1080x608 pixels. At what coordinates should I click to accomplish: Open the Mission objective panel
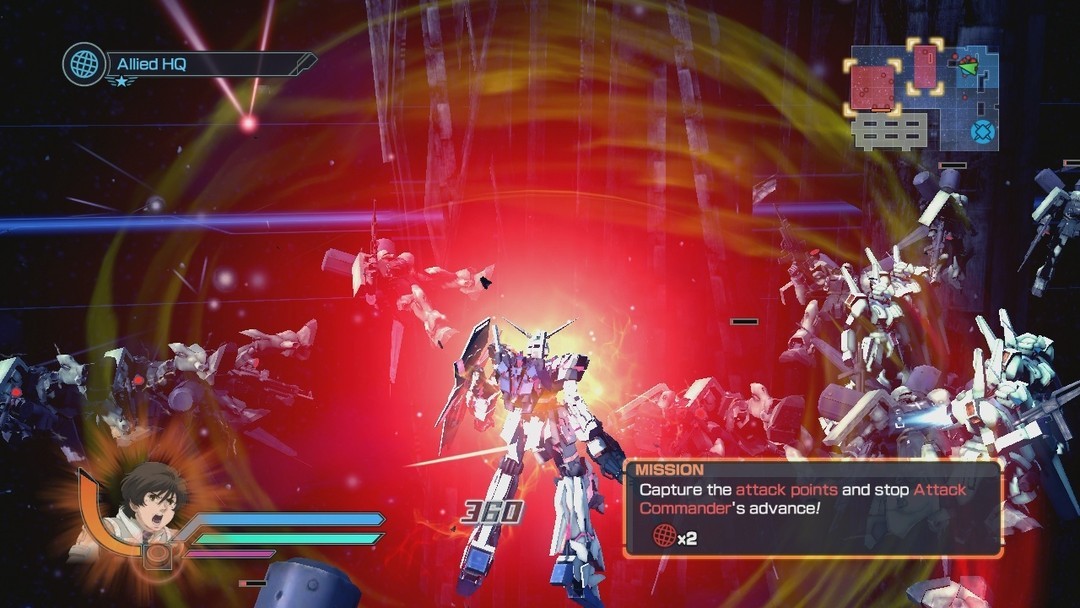812,508
